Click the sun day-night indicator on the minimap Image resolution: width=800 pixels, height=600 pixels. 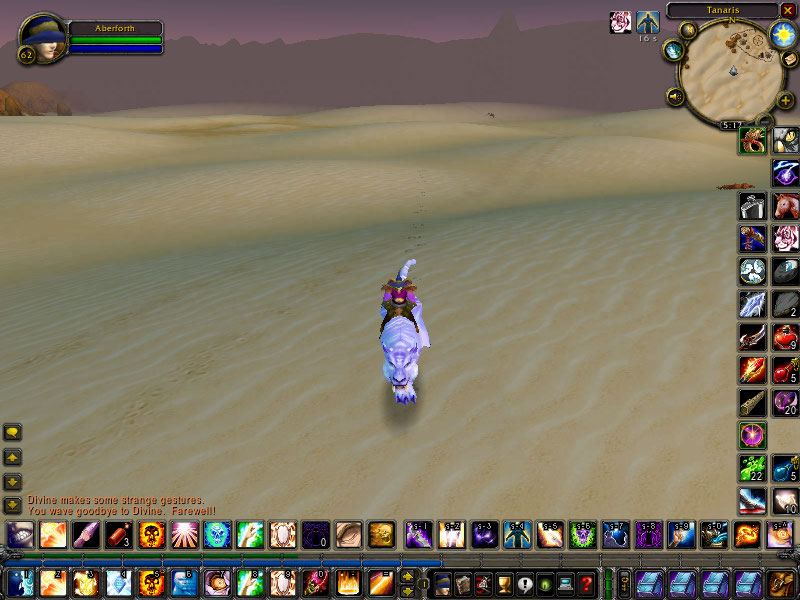point(782,36)
